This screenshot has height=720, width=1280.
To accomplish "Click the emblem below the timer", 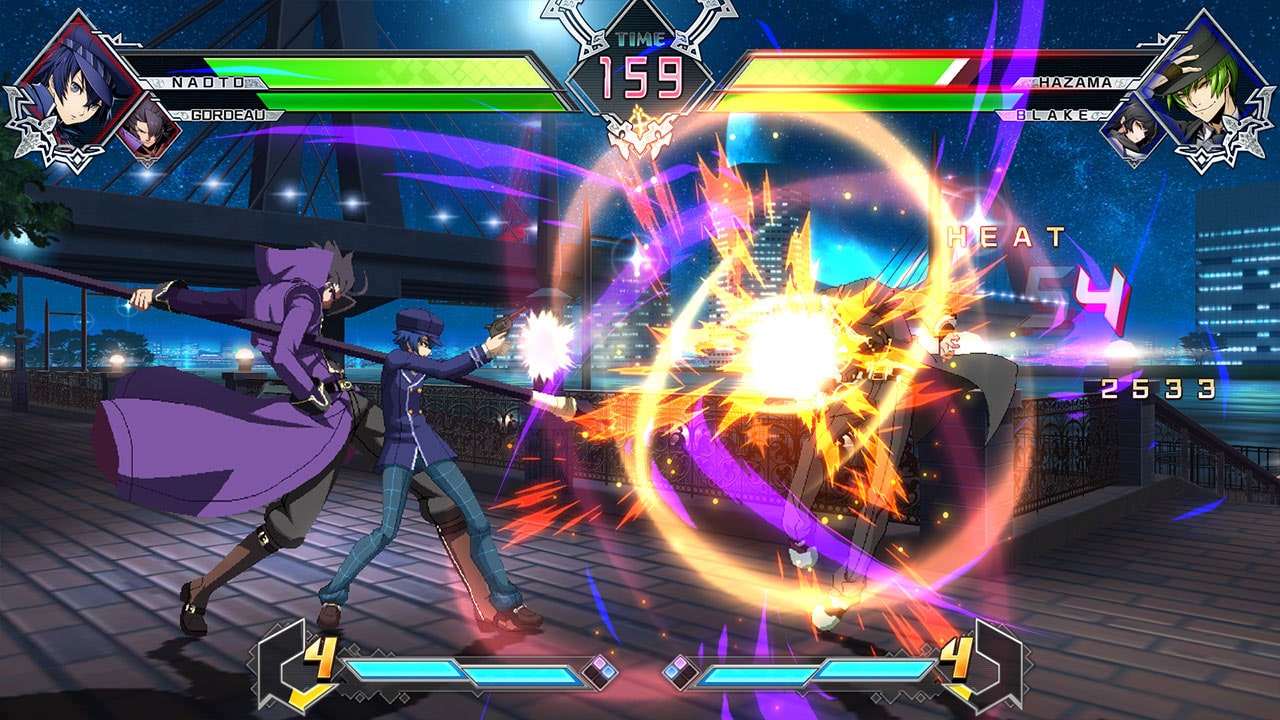I will click(x=640, y=137).
